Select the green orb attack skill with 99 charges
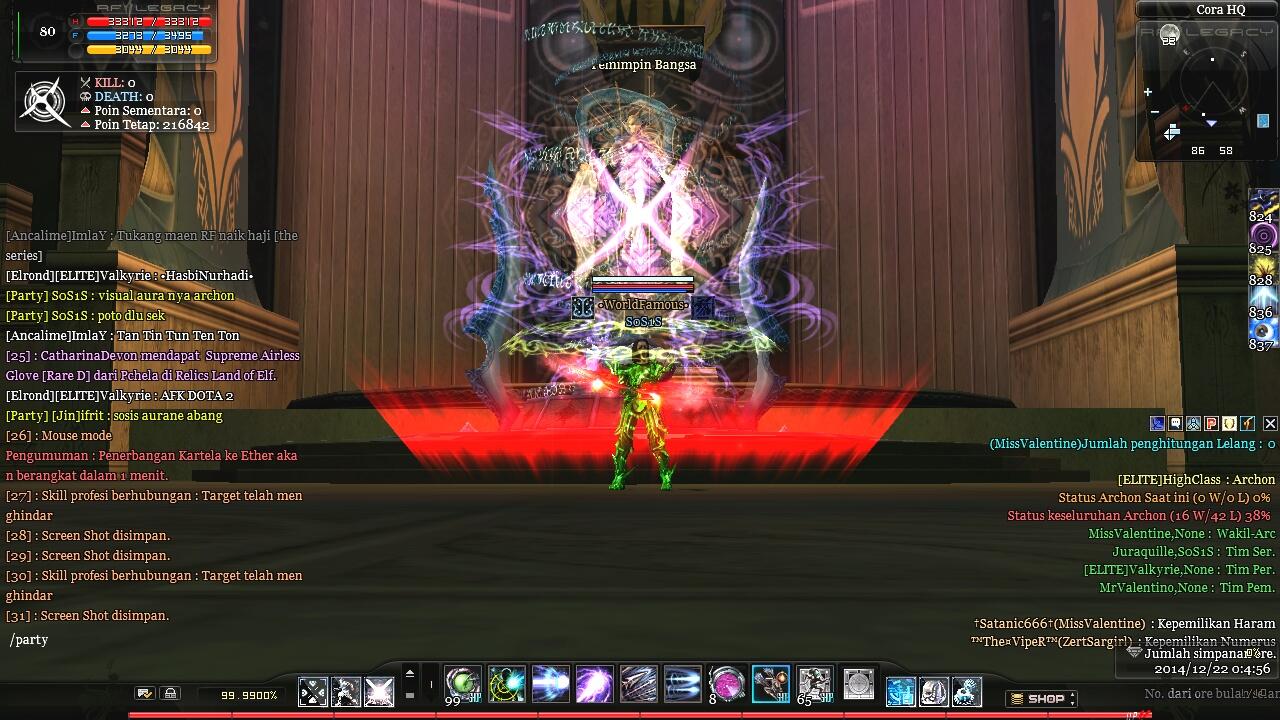1280x720 pixels. point(462,684)
